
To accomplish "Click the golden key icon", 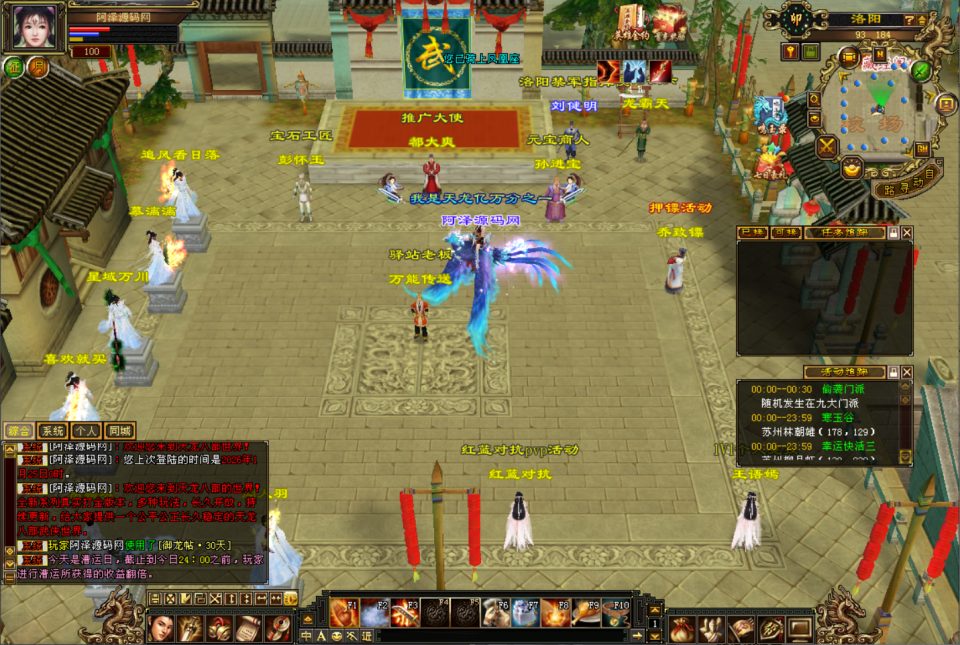I will click(x=789, y=51).
